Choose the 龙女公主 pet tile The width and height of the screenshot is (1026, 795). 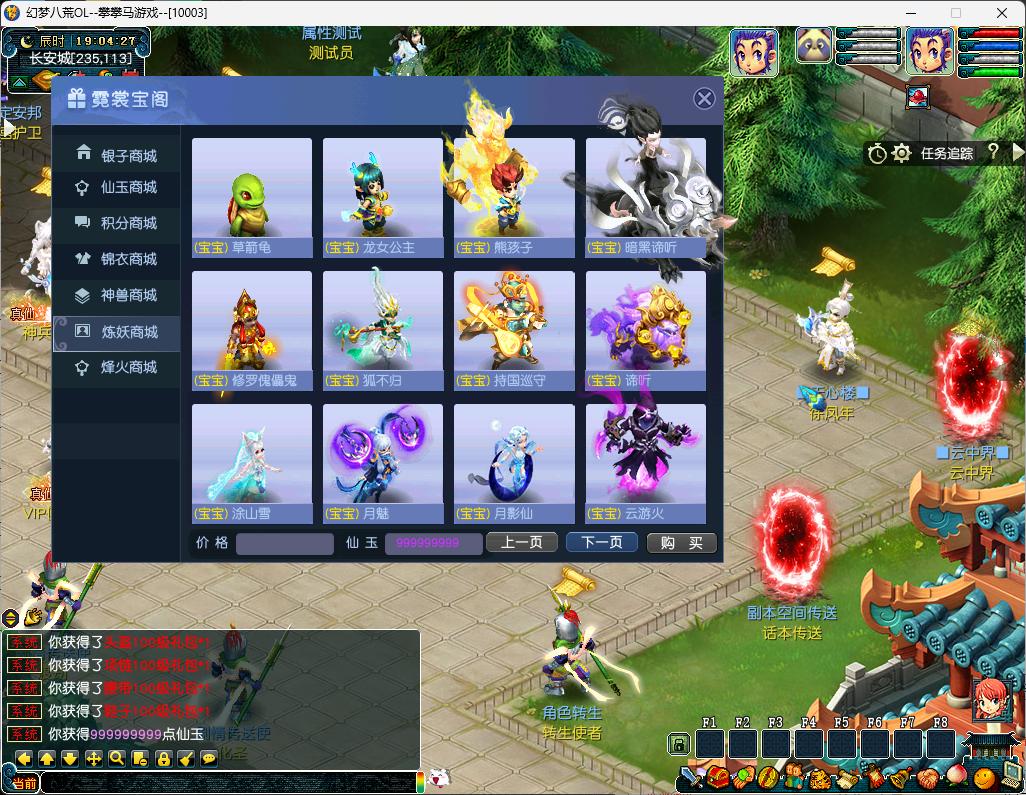point(382,197)
